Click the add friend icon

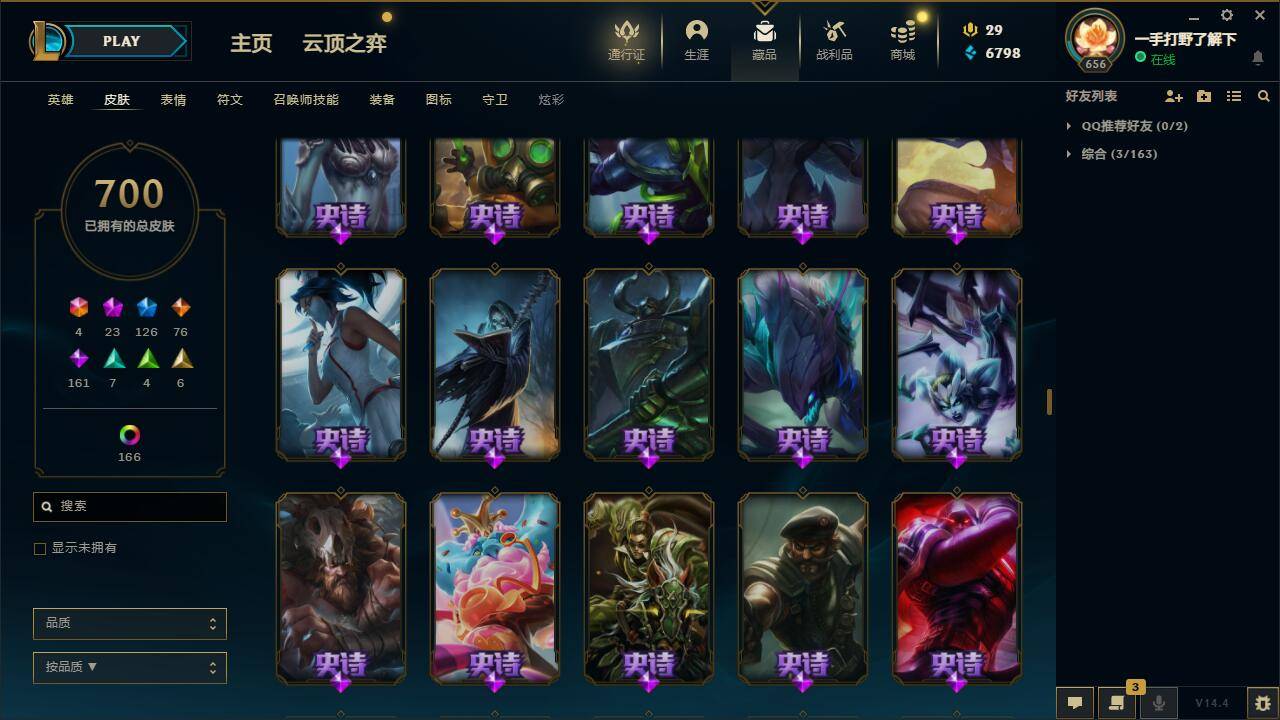1171,96
